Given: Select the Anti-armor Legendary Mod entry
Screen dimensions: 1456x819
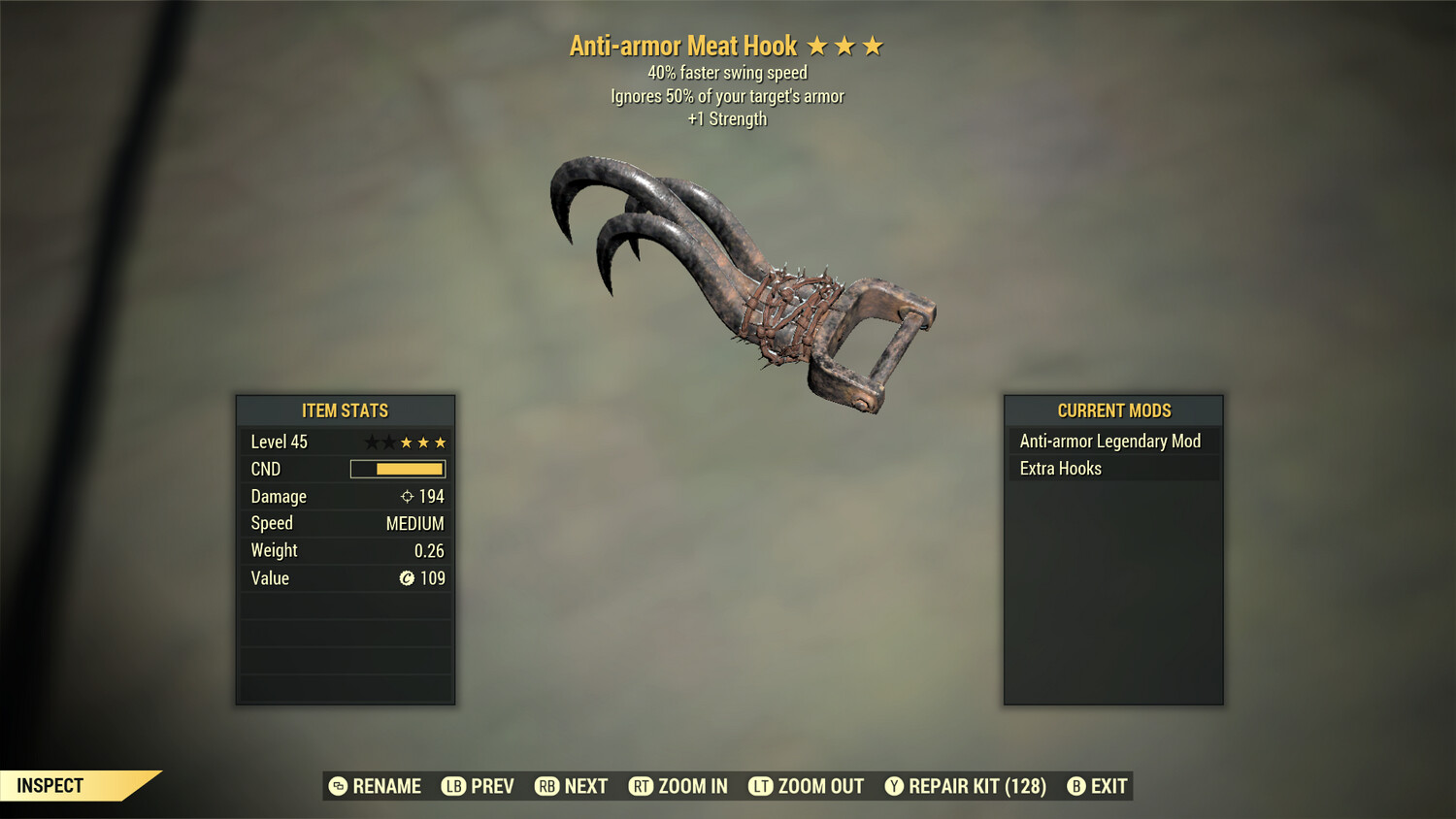Looking at the screenshot, I should coord(1109,441).
